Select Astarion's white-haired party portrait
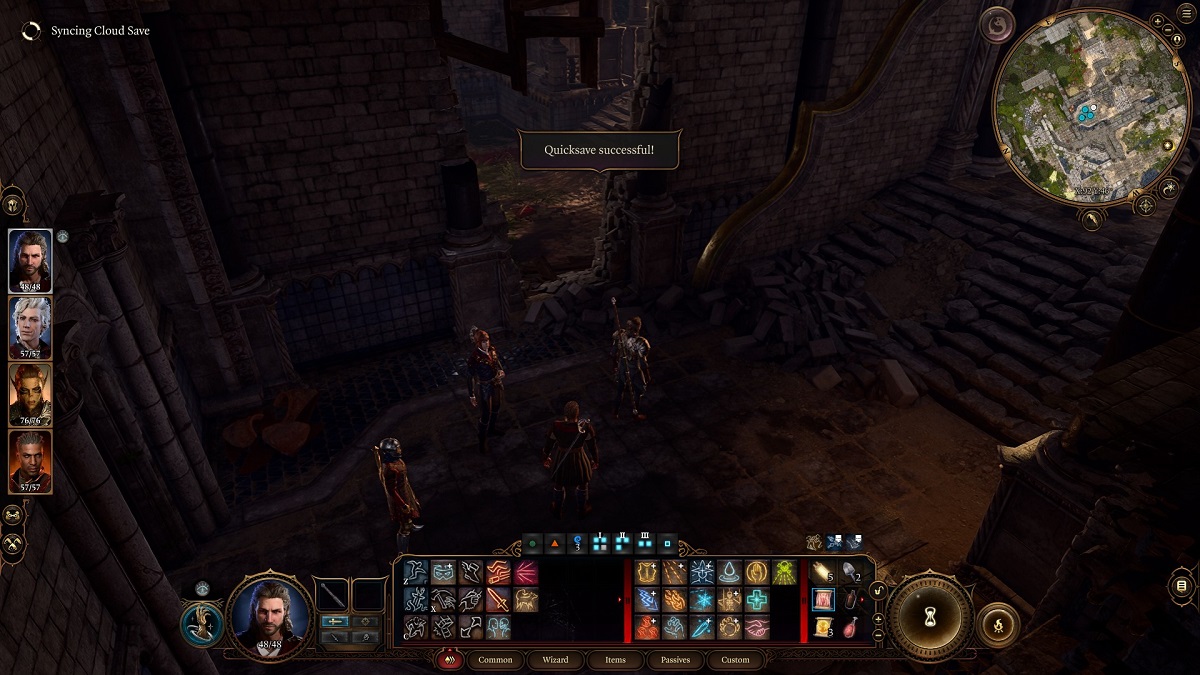 click(x=30, y=327)
